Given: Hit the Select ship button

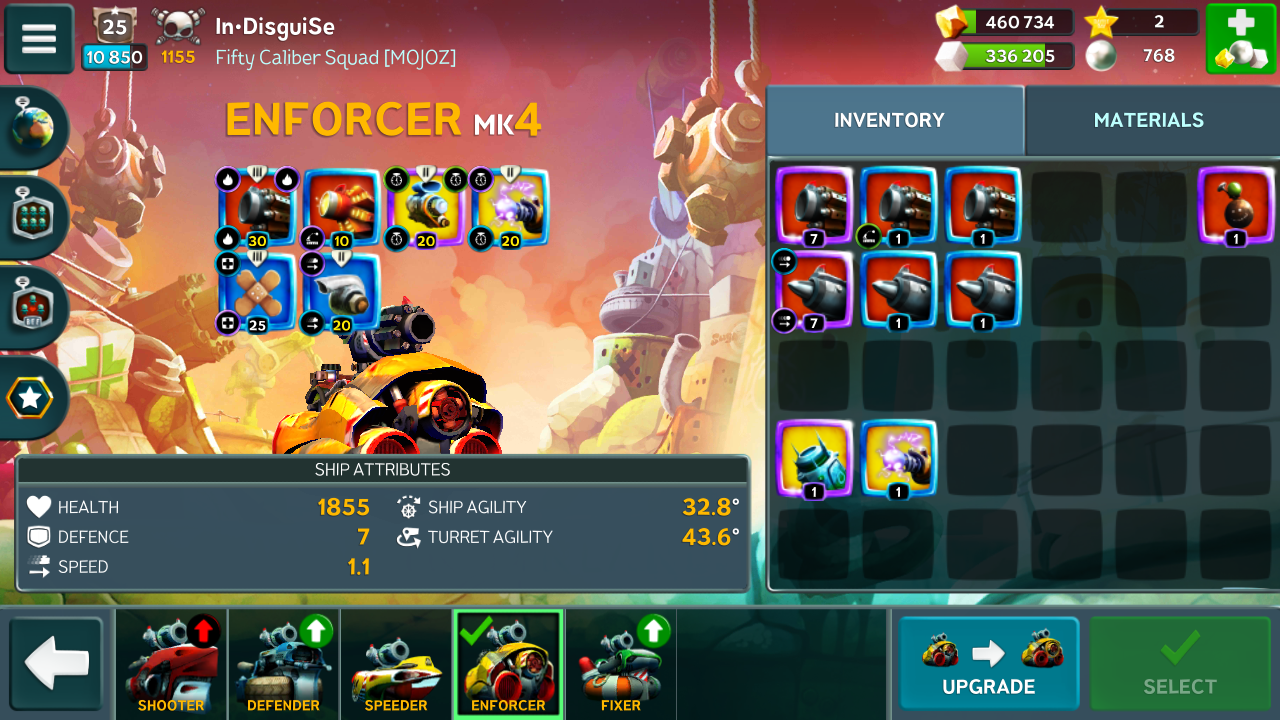Looking at the screenshot, I should click(x=1180, y=663).
